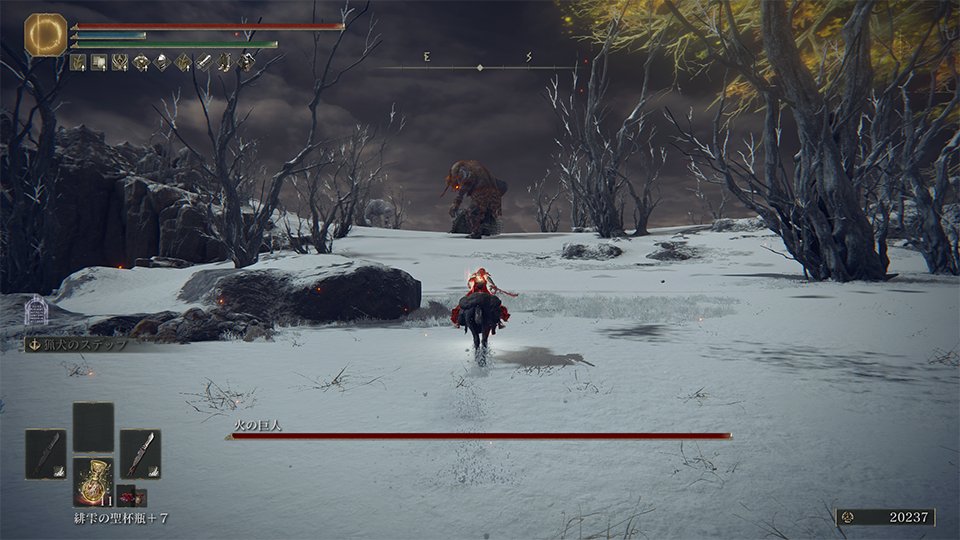Screen dimensions: 960x540
Task: Click the tombstone summon indicator icon
Action: (36, 311)
